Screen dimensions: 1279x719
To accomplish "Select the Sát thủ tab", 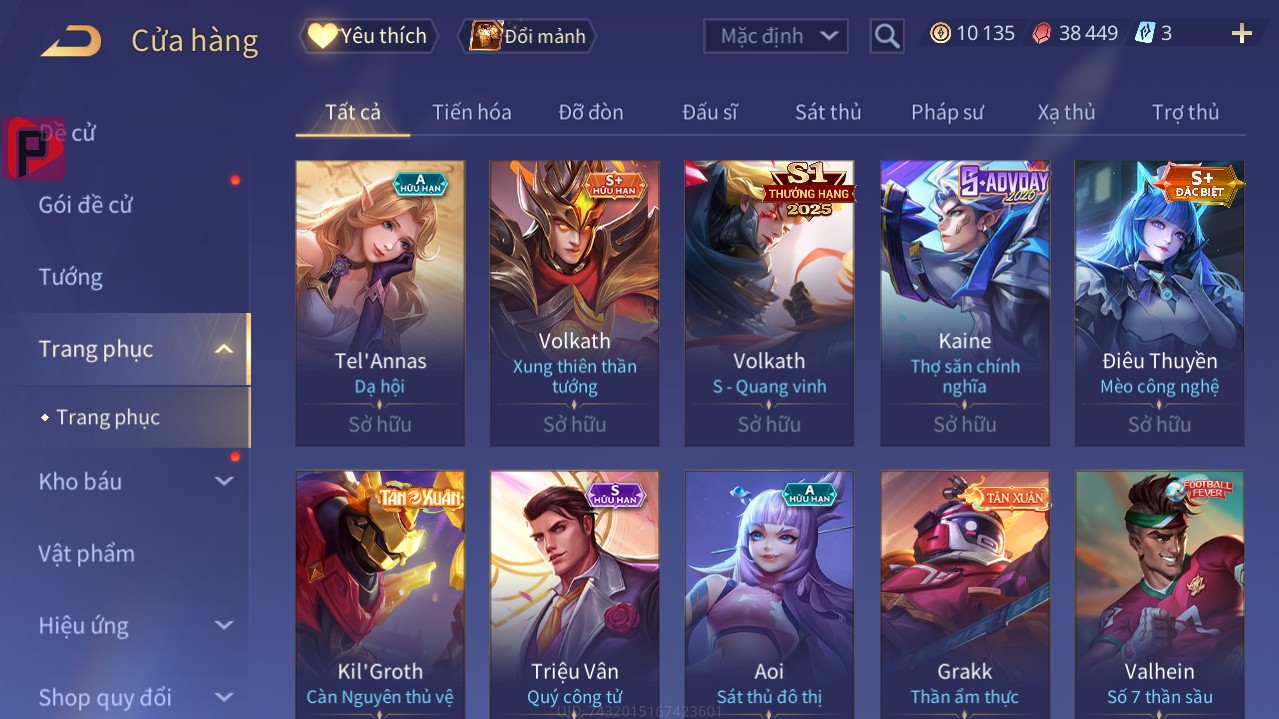I will 828,112.
